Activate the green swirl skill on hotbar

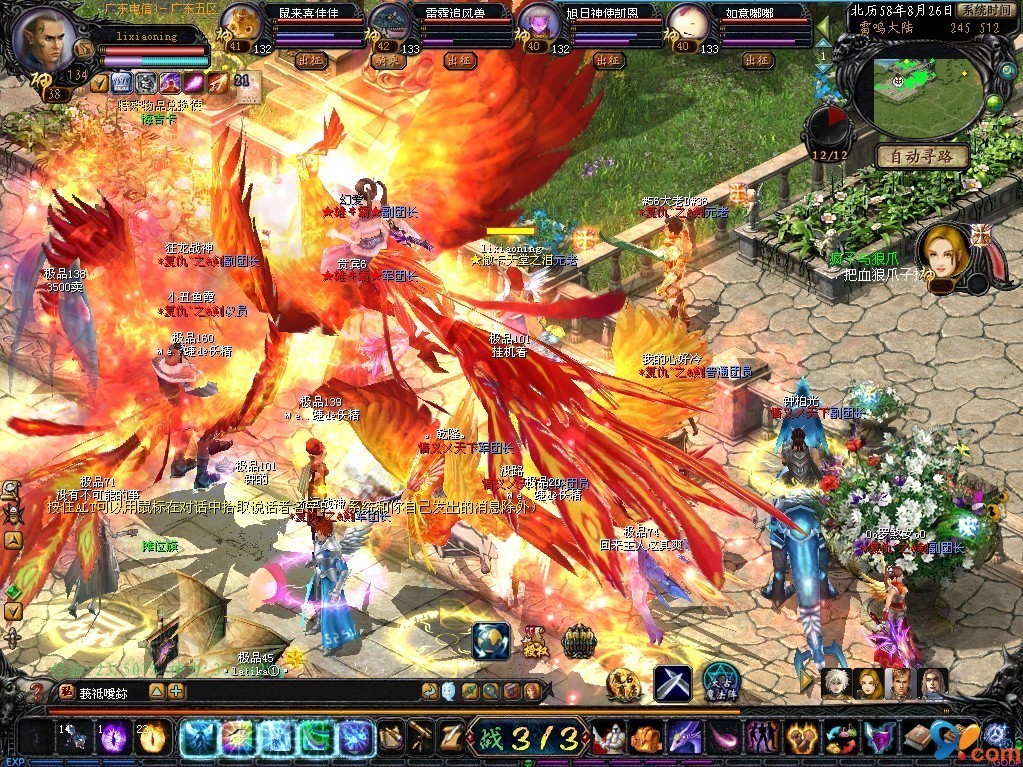click(315, 738)
